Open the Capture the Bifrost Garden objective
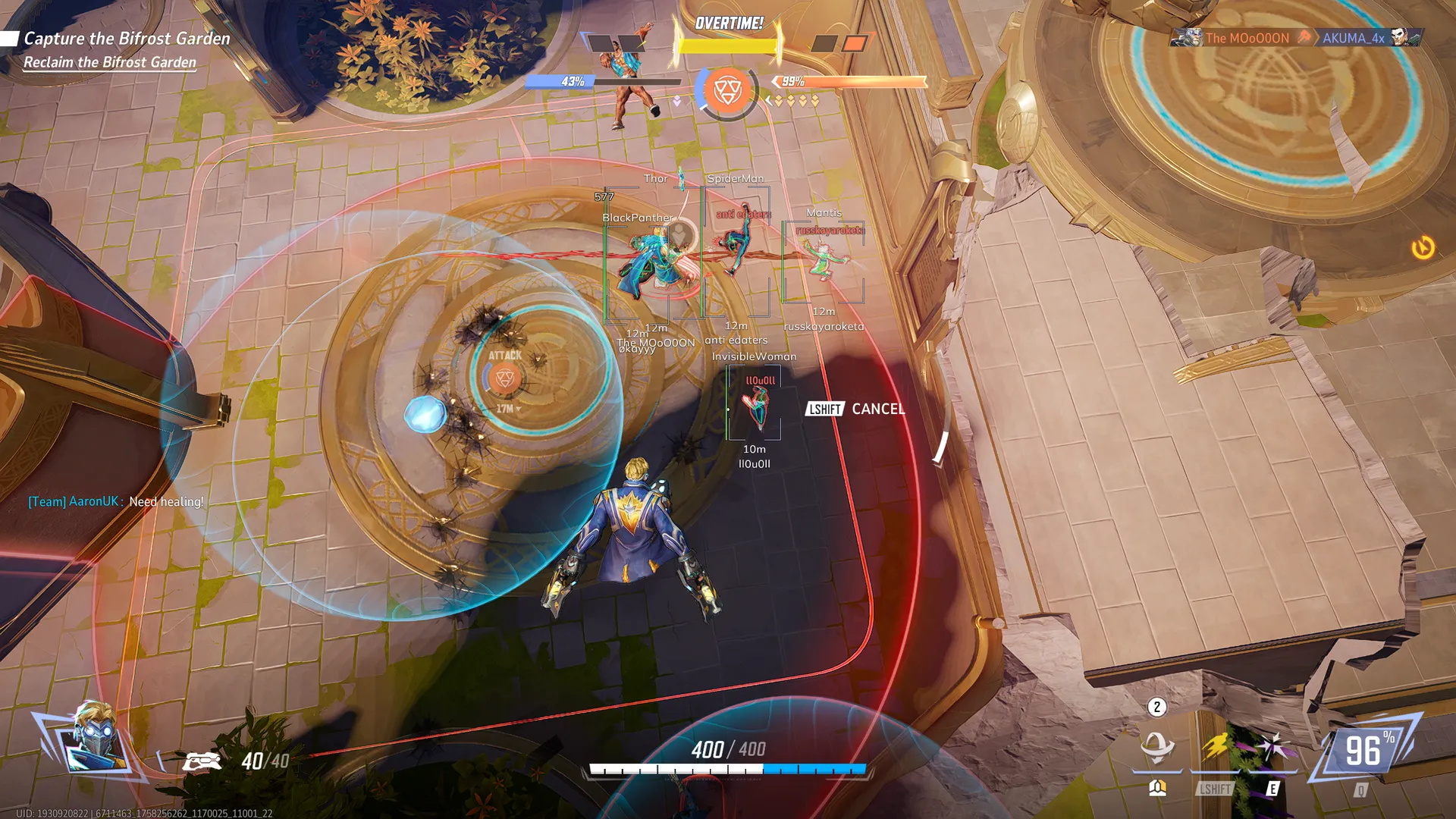The height and width of the screenshot is (819, 1456). 127,39
